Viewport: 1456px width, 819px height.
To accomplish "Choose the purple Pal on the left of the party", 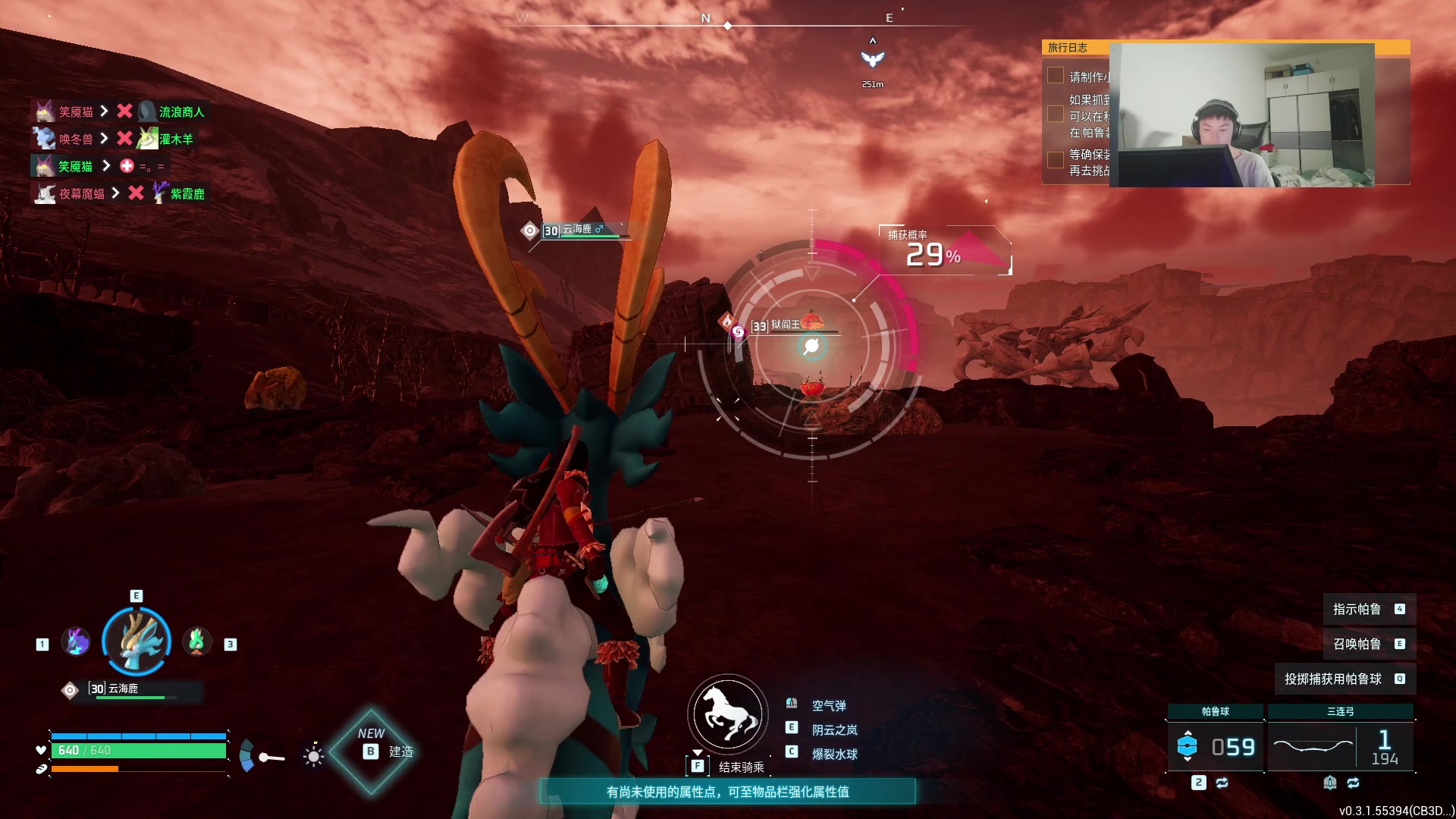I will (x=76, y=642).
